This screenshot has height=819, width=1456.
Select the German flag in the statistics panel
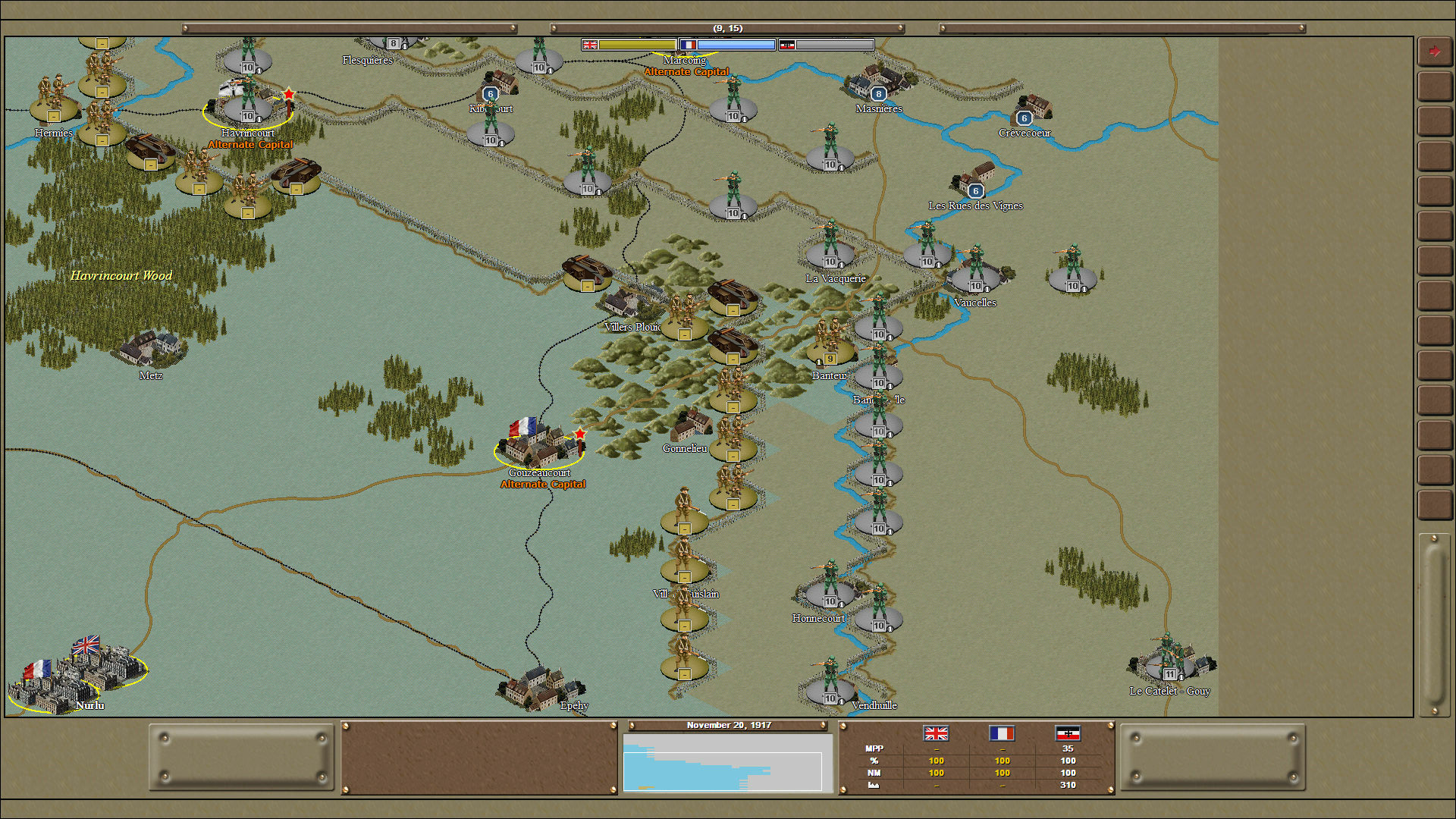pyautogui.click(x=1069, y=734)
